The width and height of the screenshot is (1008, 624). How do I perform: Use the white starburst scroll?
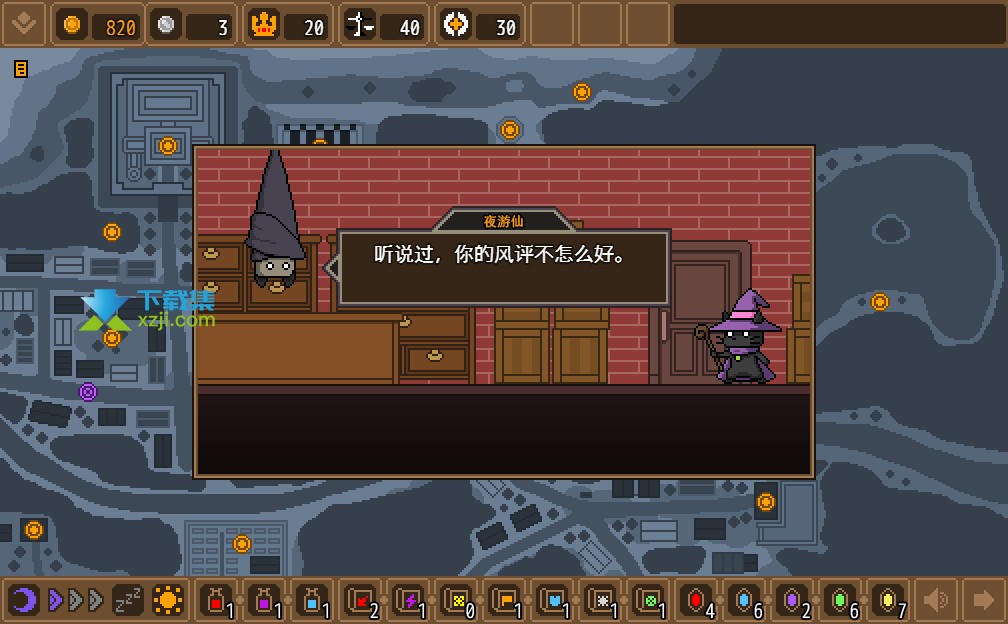(601, 600)
